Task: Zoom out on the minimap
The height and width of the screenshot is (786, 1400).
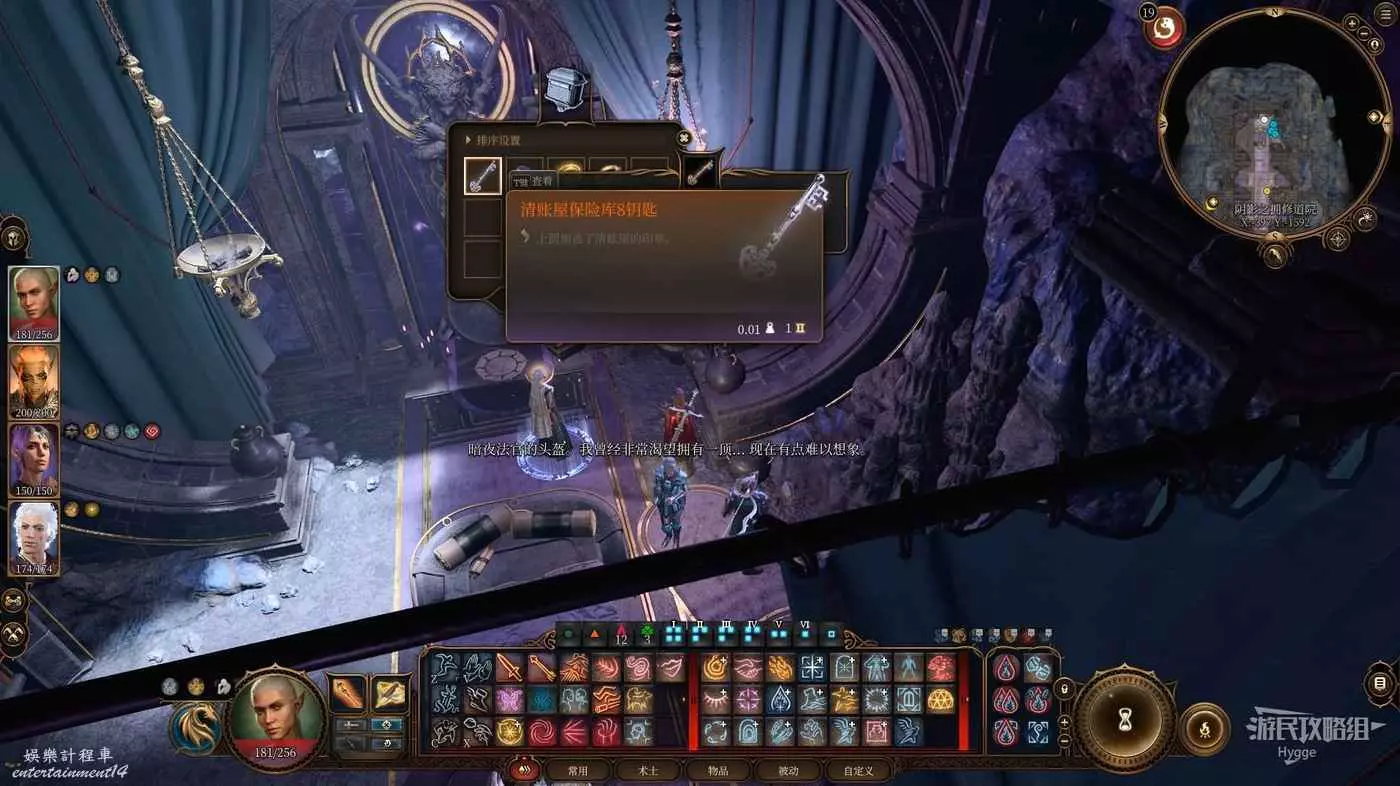Action: [x=1366, y=33]
